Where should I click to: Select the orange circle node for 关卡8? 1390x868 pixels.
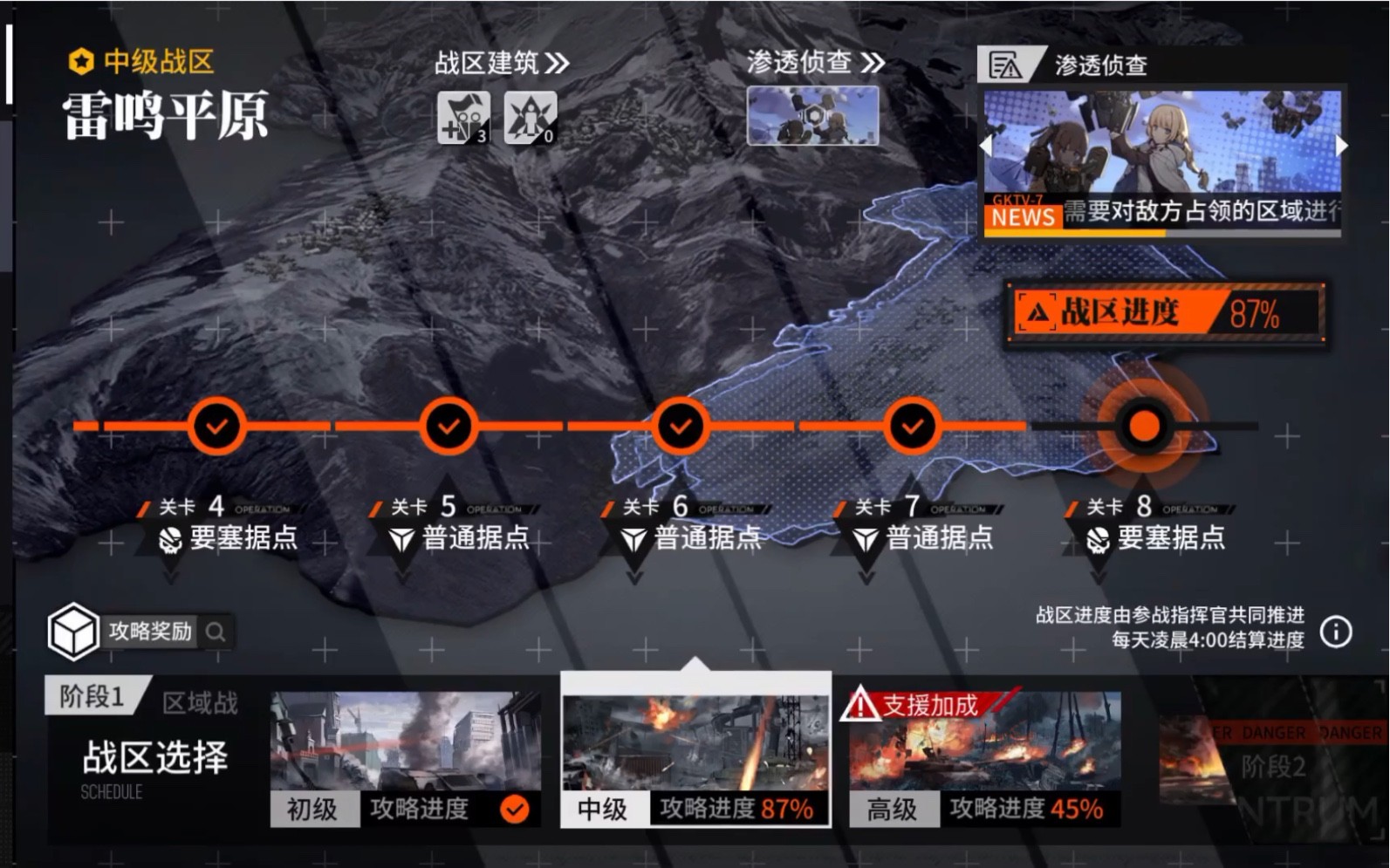(x=1143, y=427)
